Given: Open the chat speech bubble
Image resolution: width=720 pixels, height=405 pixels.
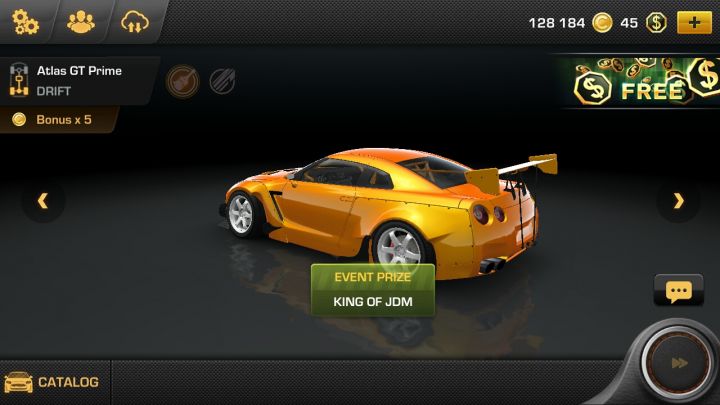Looking at the screenshot, I should [678, 291].
